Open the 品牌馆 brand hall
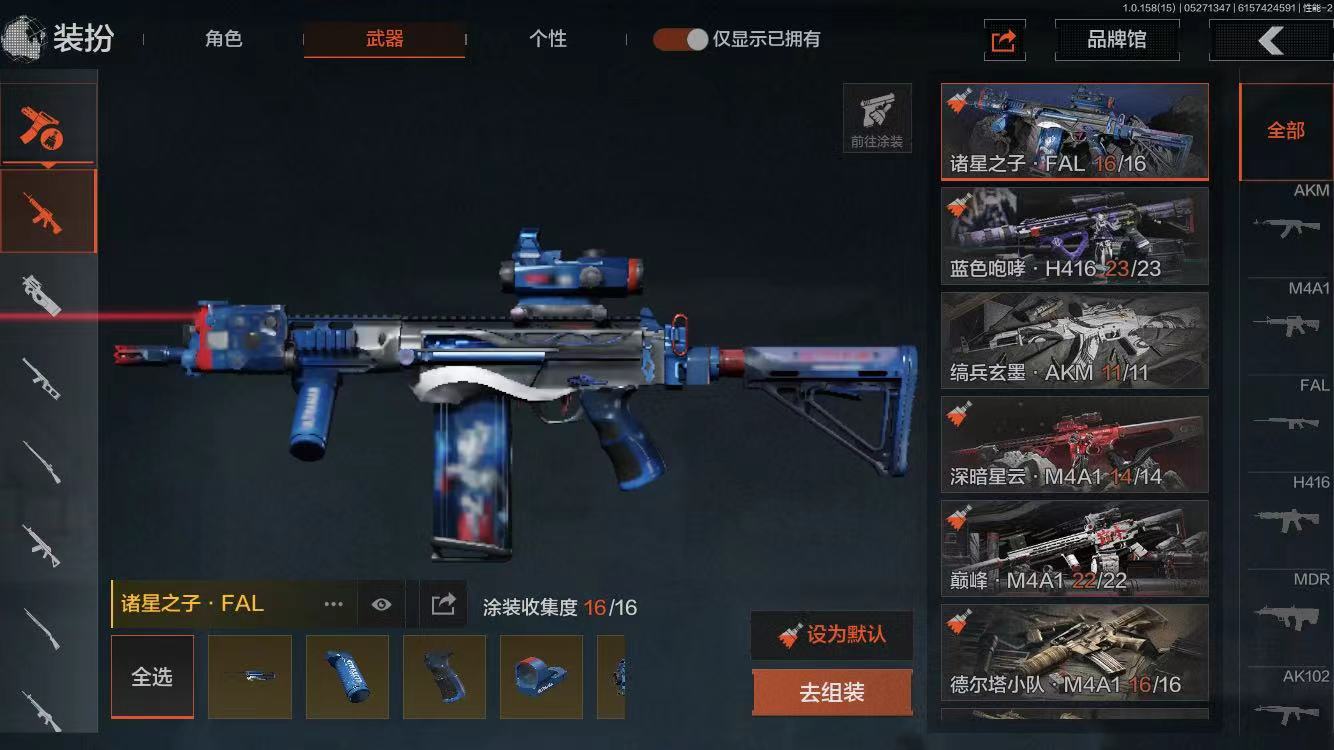Viewport: 1334px width, 750px height. click(1116, 41)
